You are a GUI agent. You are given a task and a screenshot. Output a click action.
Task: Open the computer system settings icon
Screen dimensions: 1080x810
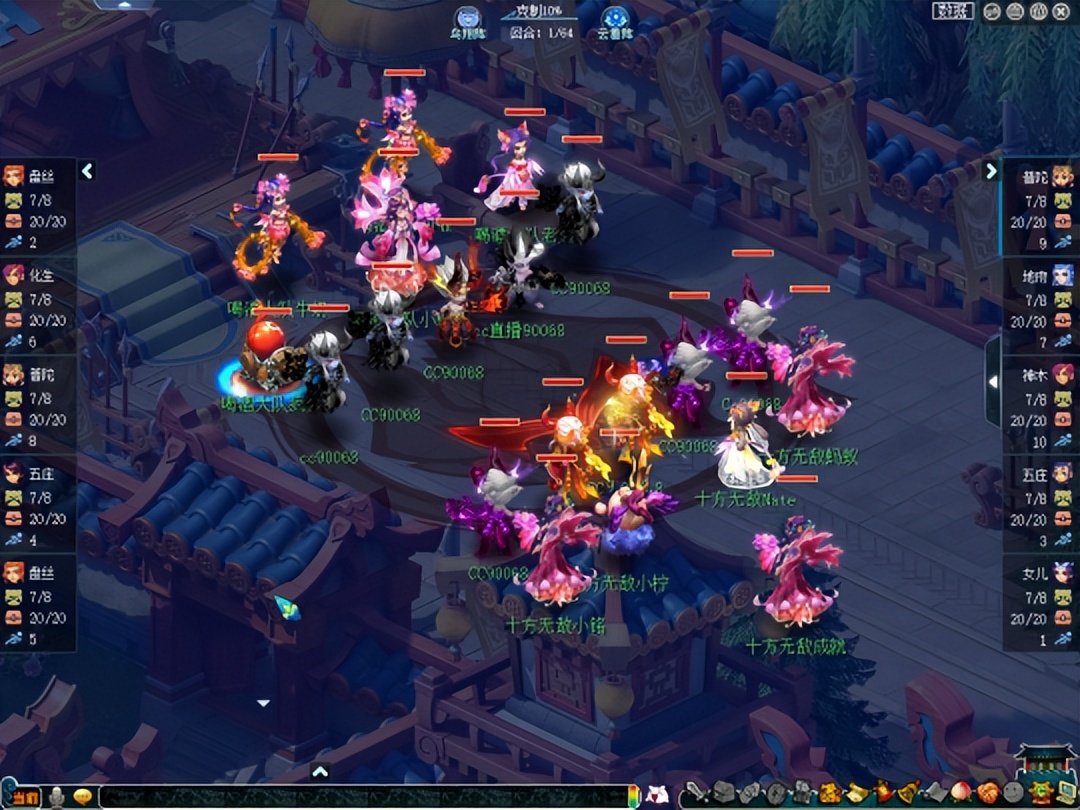tap(1065, 793)
